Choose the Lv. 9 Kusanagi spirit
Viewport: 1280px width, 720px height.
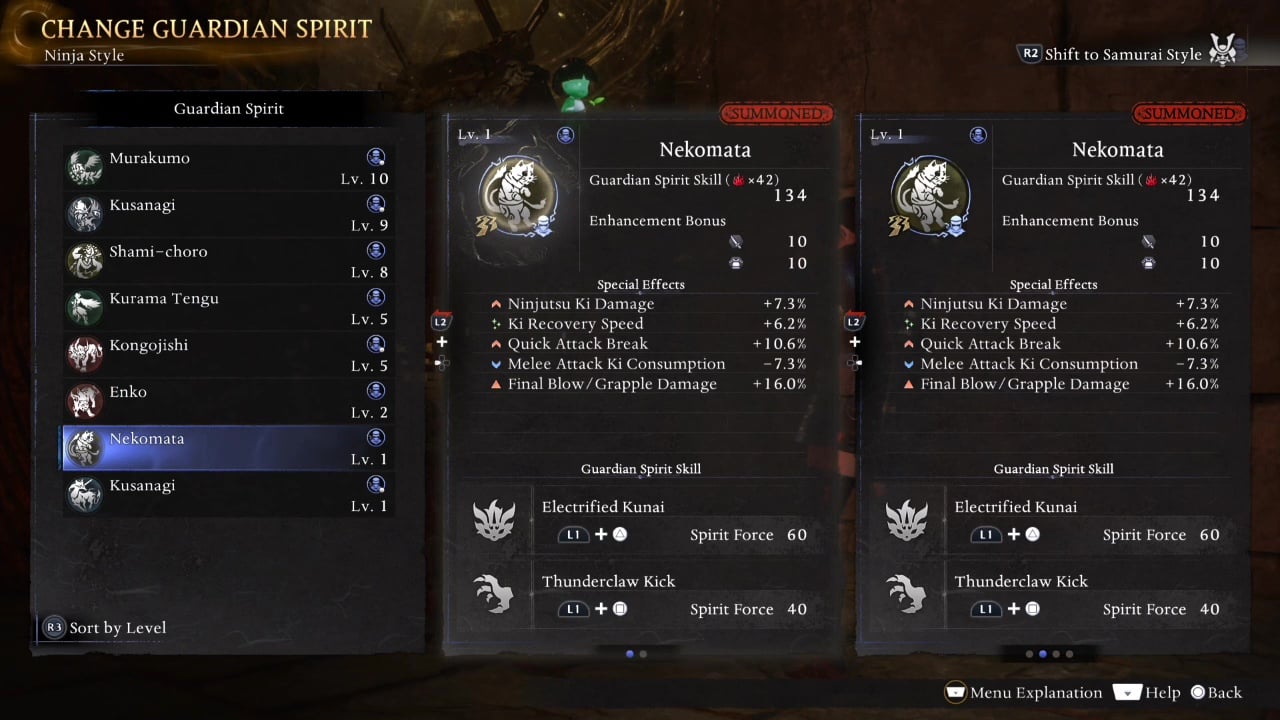228,215
